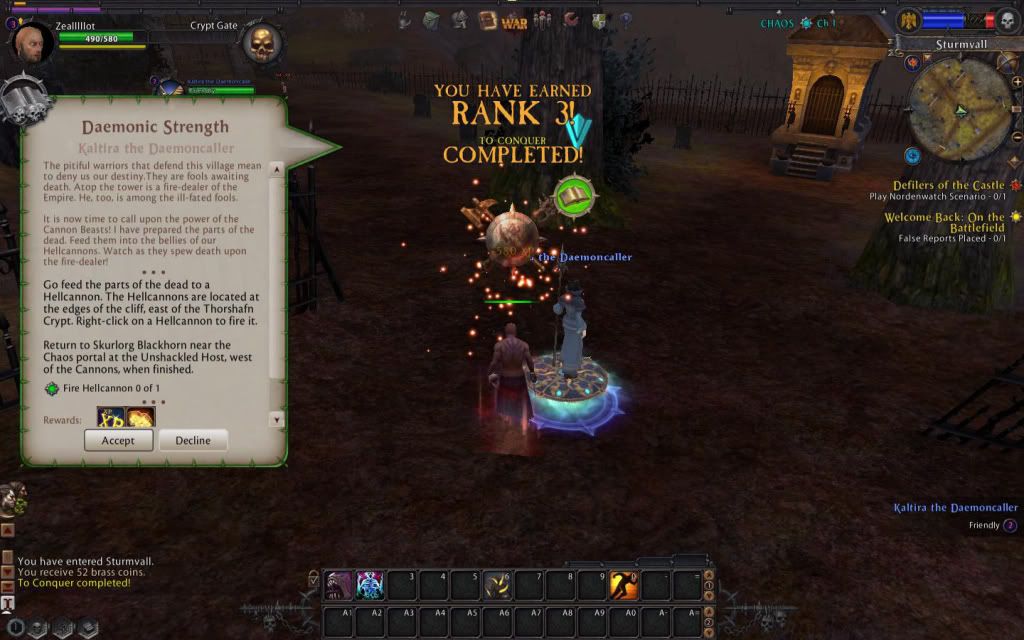Screen dimensions: 1024x640
Task: Accept the Daemonic Strength quest
Action: point(118,440)
